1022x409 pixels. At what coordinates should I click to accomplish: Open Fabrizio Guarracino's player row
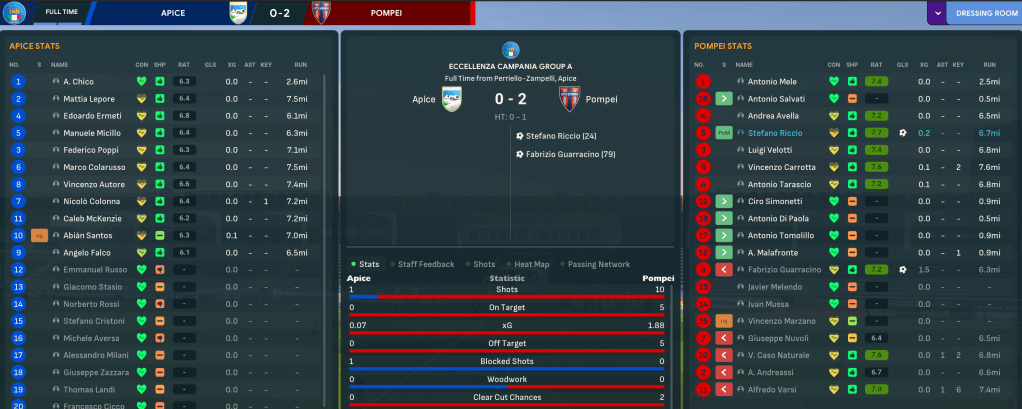pos(784,269)
